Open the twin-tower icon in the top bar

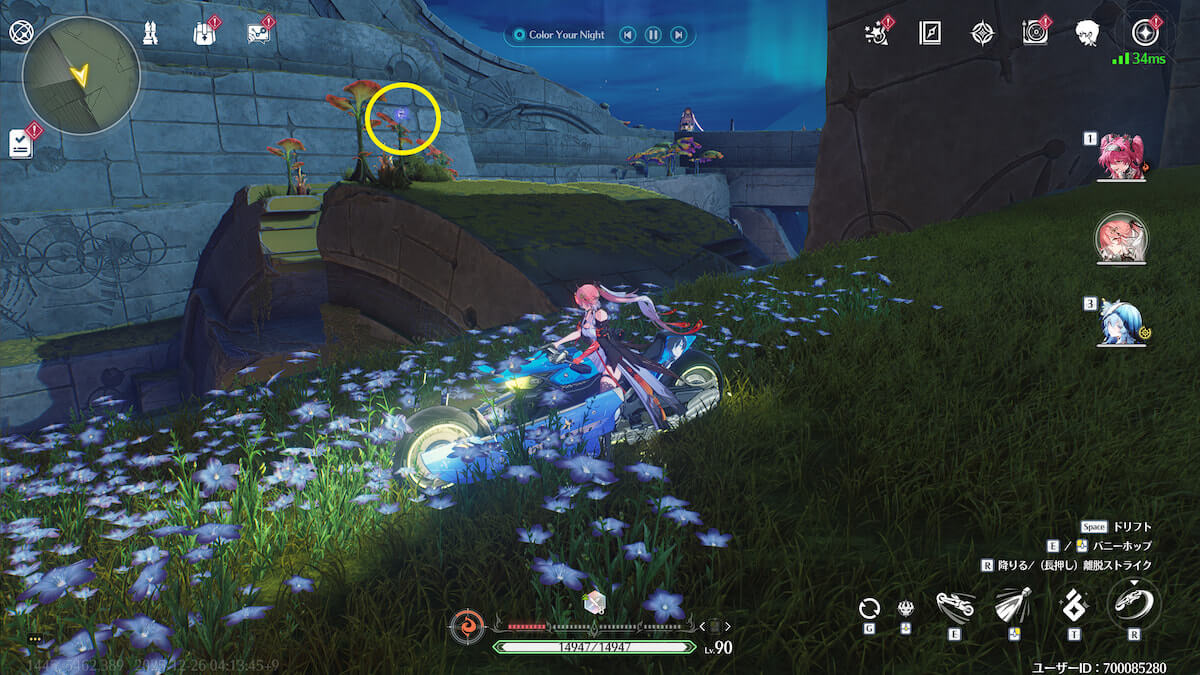point(149,33)
